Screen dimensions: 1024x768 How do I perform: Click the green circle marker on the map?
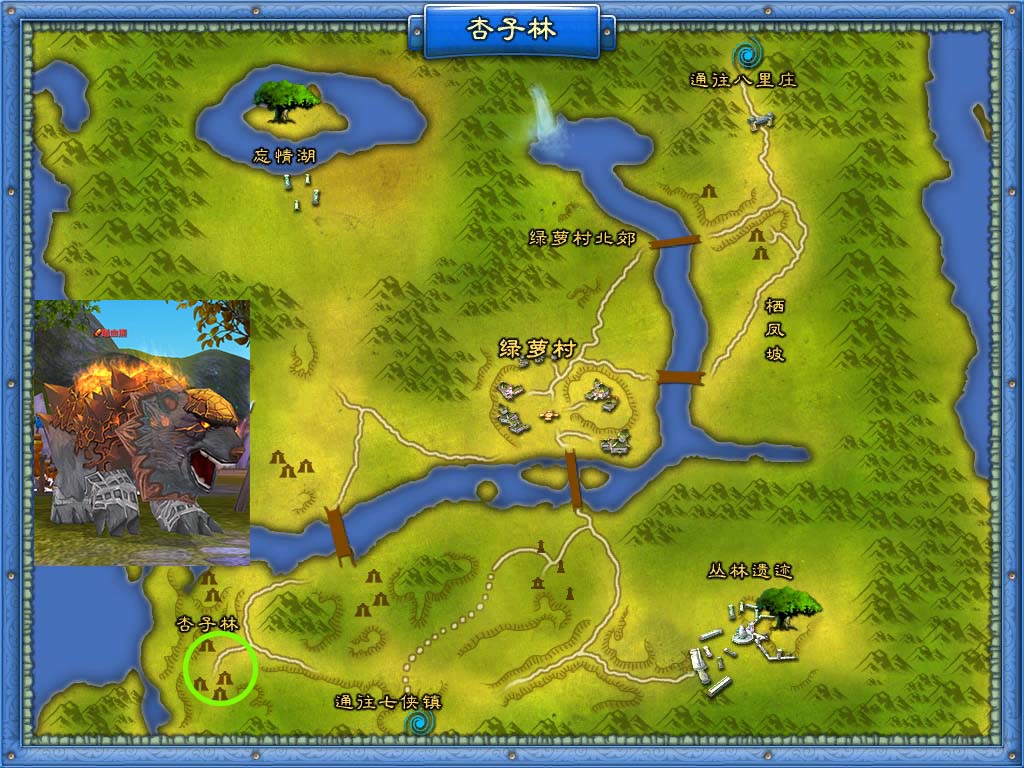tap(221, 667)
